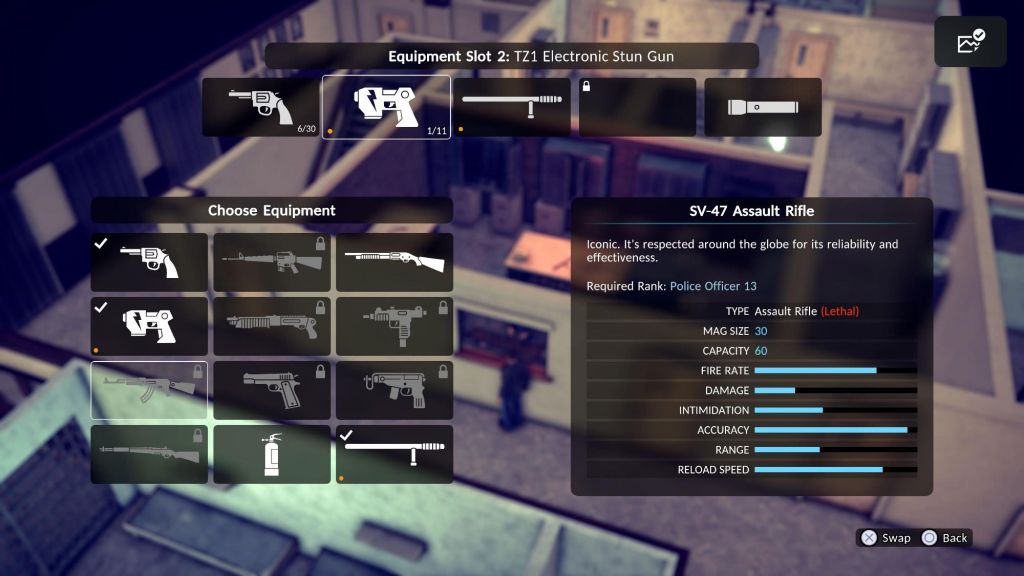Image resolution: width=1024 pixels, height=576 pixels.
Task: Select the TZ1 stun gun equipment slot
Action: [x=386, y=107]
